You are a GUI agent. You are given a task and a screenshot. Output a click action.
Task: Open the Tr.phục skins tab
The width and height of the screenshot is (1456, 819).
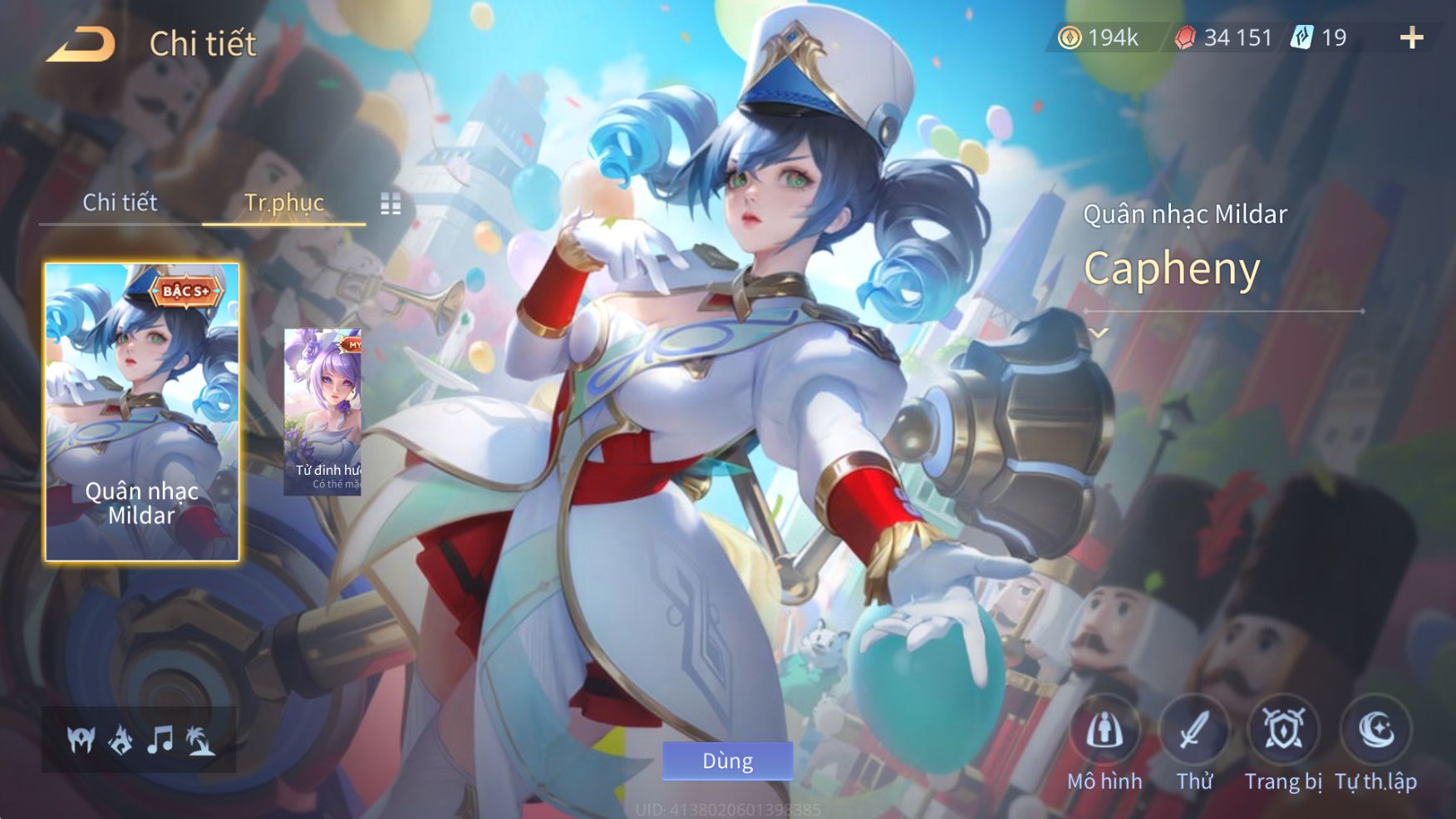pos(283,202)
